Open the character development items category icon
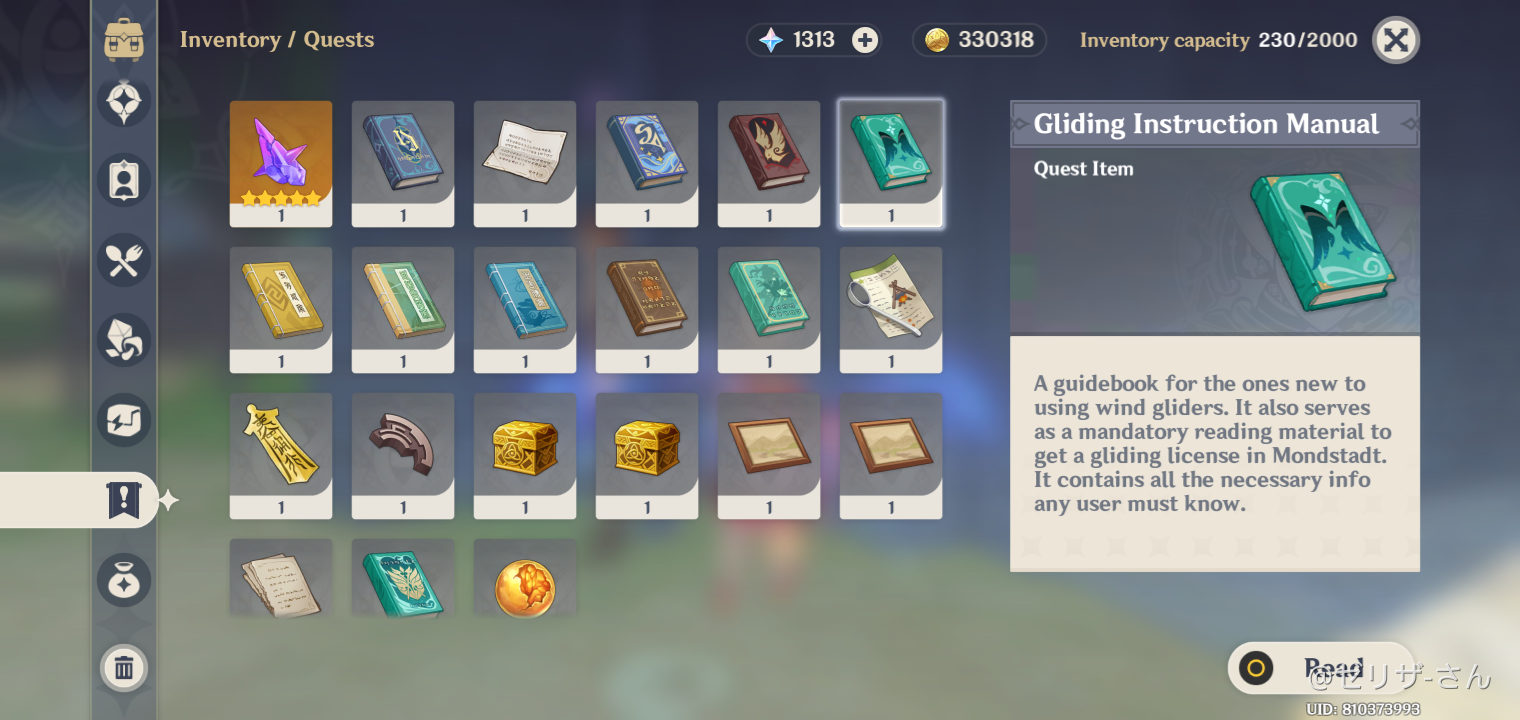Viewport: 1520px width, 720px height. (x=123, y=180)
